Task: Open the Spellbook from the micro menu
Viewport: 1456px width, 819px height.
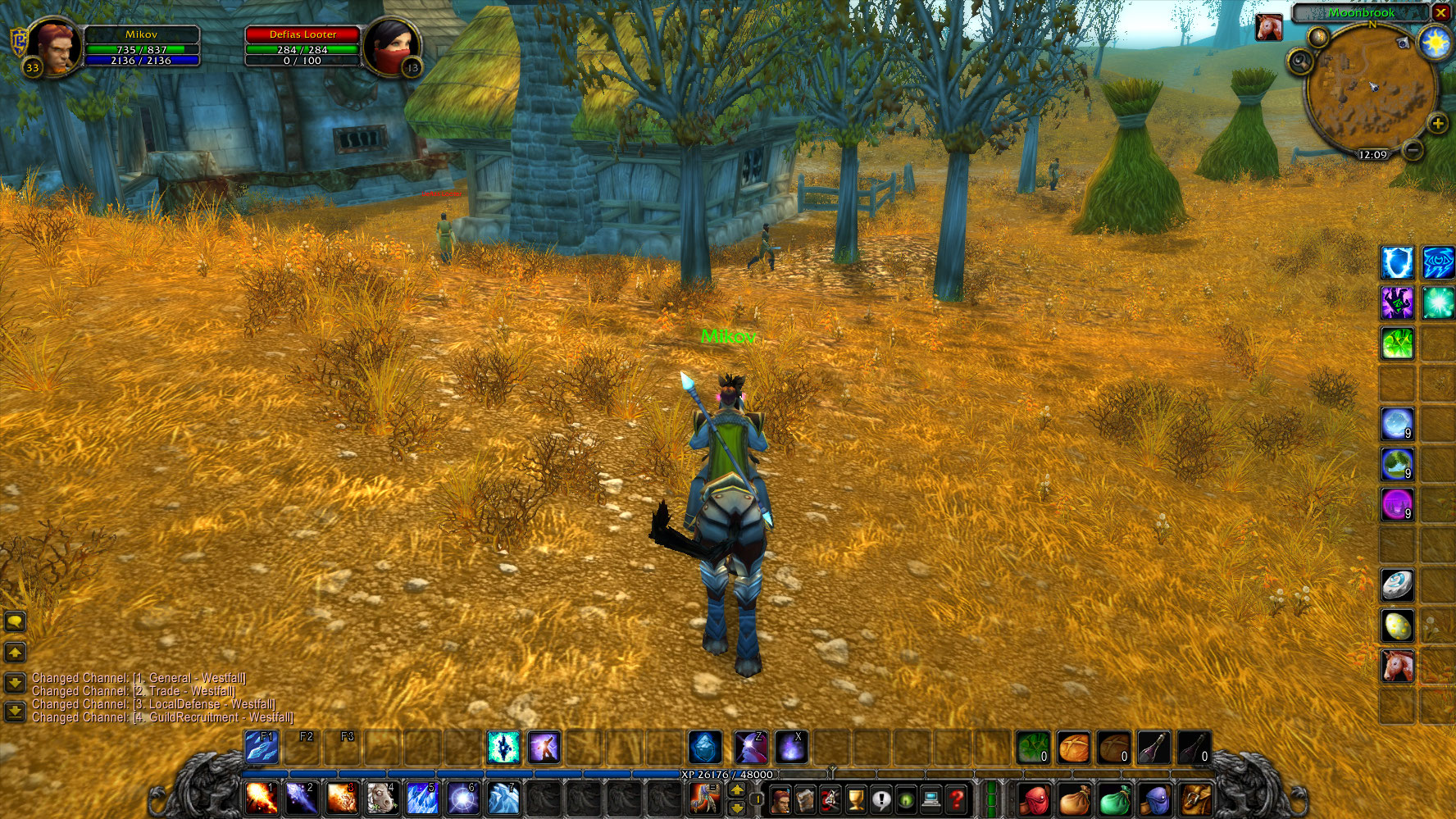Action: [x=806, y=799]
